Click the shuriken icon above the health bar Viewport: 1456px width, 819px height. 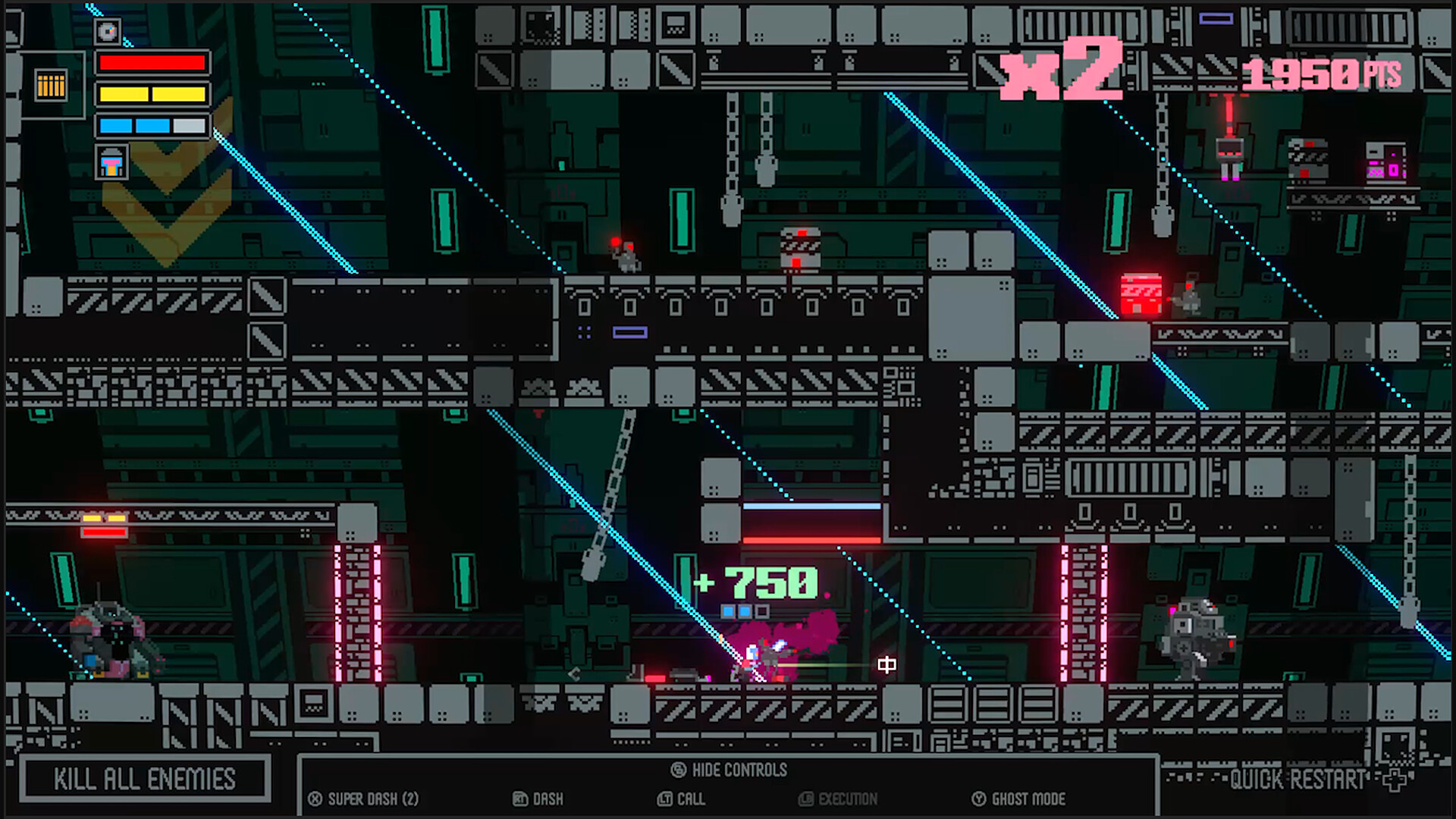click(108, 32)
